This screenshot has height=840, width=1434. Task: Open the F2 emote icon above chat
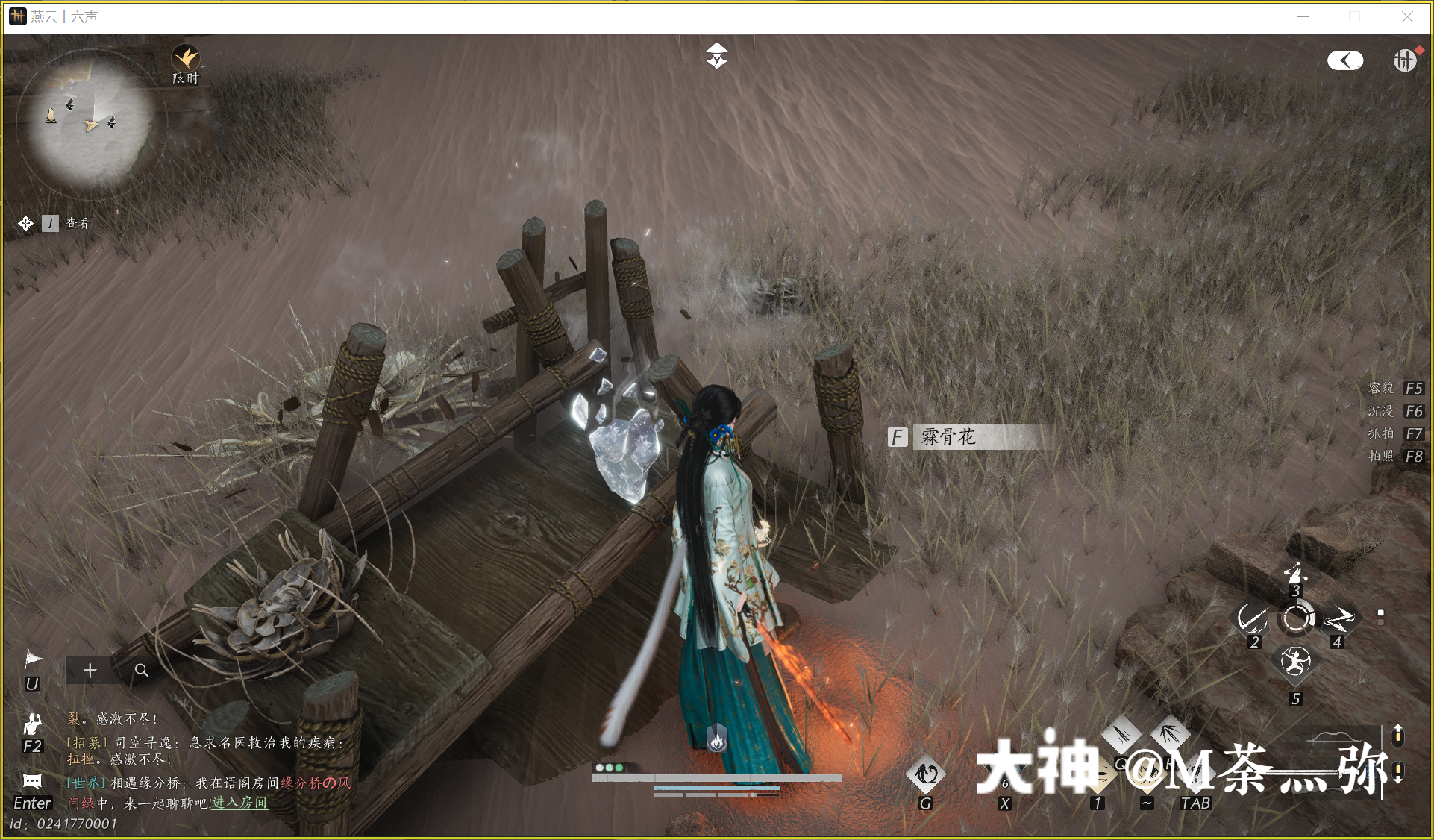[31, 722]
